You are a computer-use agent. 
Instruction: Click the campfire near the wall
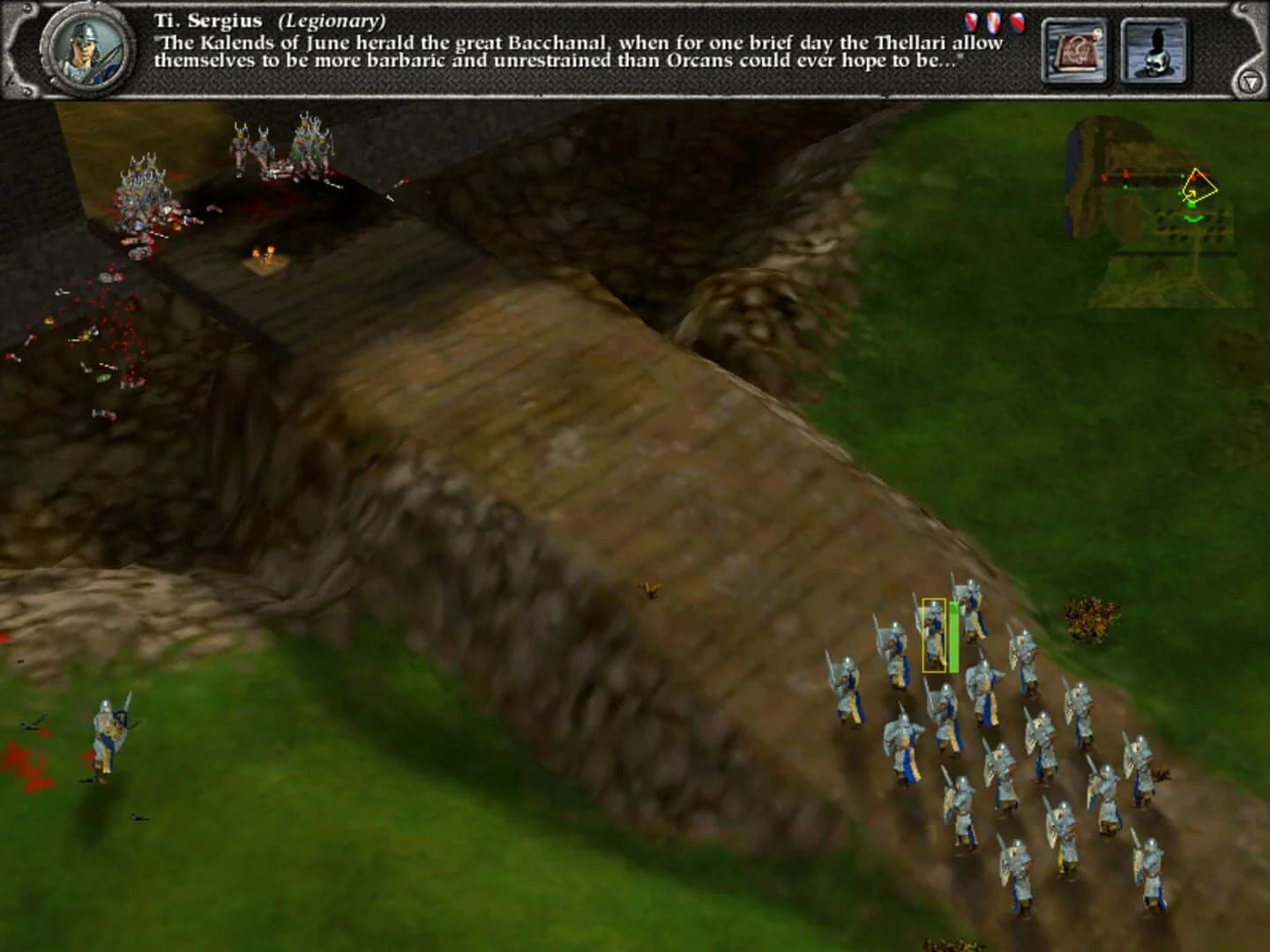263,256
